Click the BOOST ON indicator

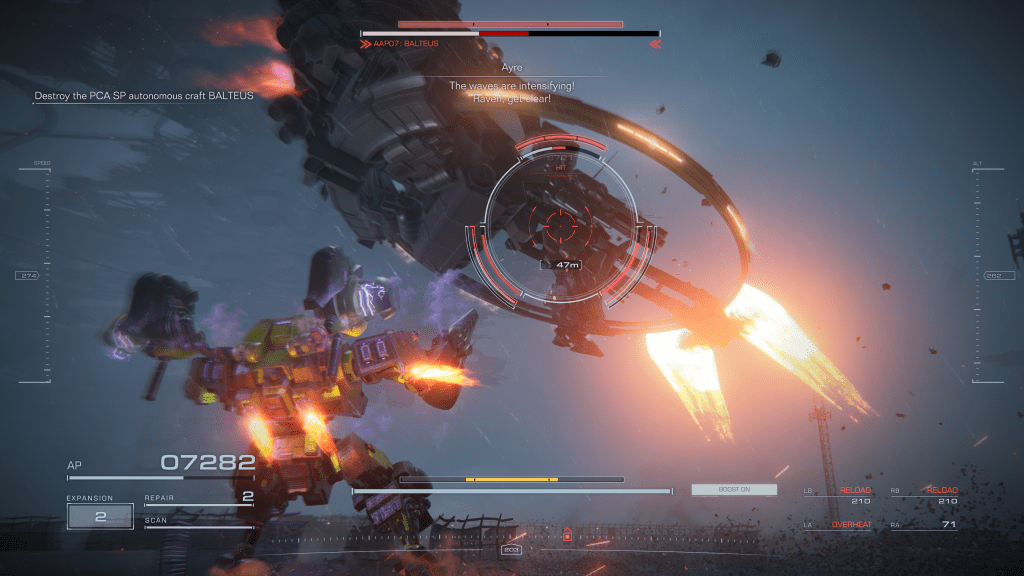[x=734, y=490]
